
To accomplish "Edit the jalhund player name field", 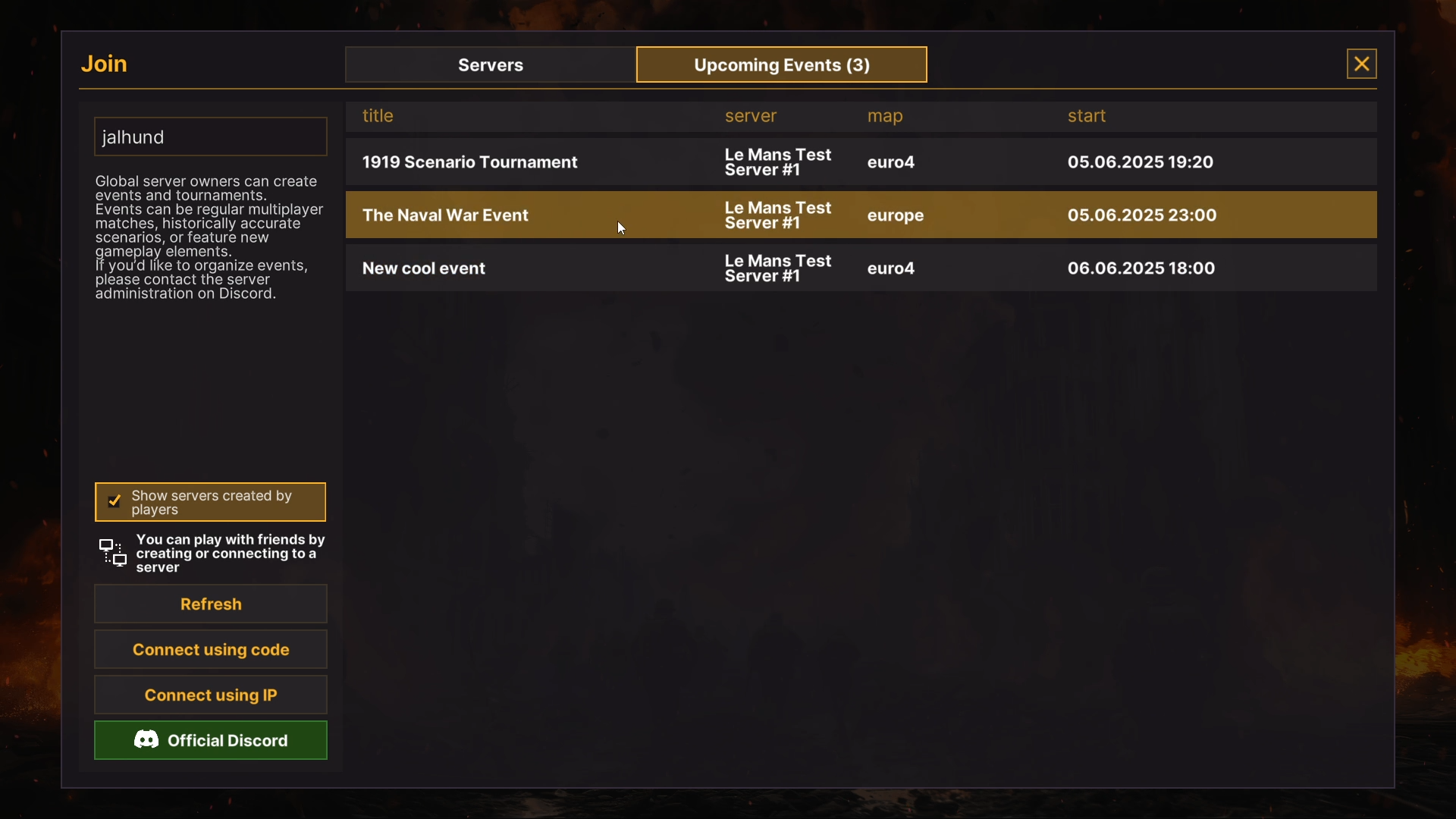I will [210, 136].
